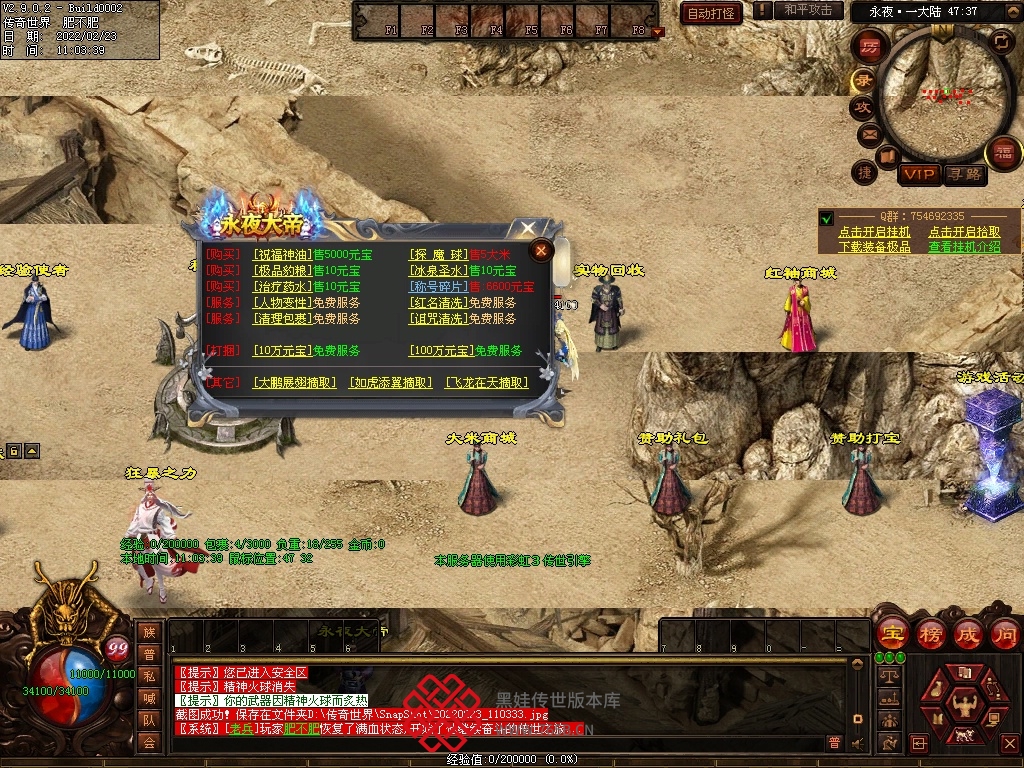Open the 榜 rankings button
The image size is (1024, 768).
pyautogui.click(x=929, y=633)
